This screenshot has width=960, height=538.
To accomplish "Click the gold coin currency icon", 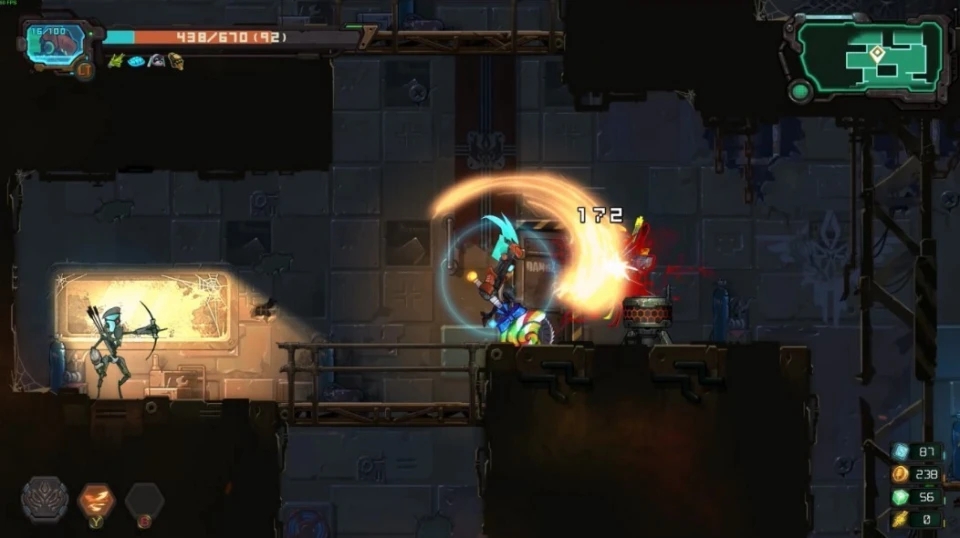I will tap(900, 474).
